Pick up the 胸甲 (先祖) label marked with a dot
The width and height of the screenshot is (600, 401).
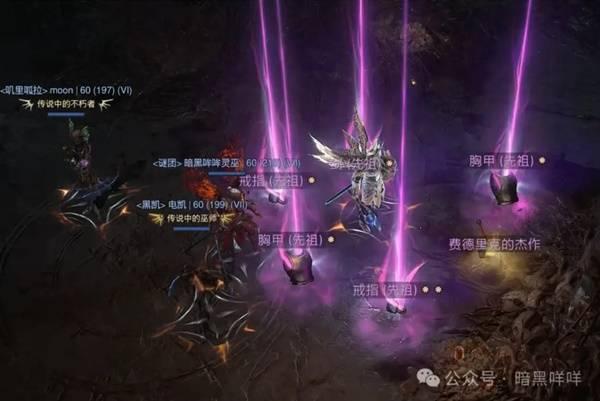(502, 160)
